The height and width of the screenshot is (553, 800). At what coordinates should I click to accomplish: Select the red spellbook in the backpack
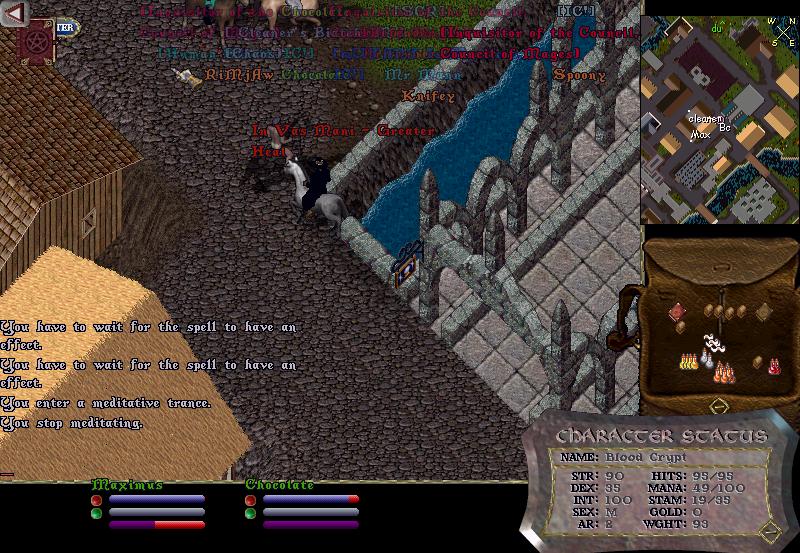click(x=677, y=311)
